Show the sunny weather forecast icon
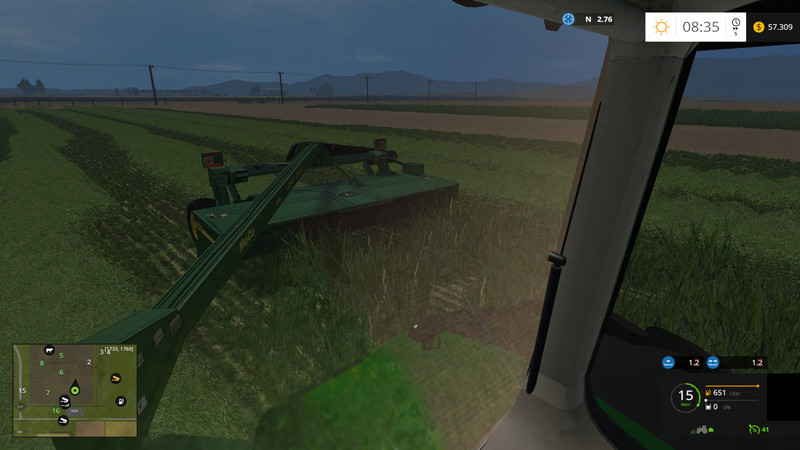The width and height of the screenshot is (800, 450). (661, 27)
